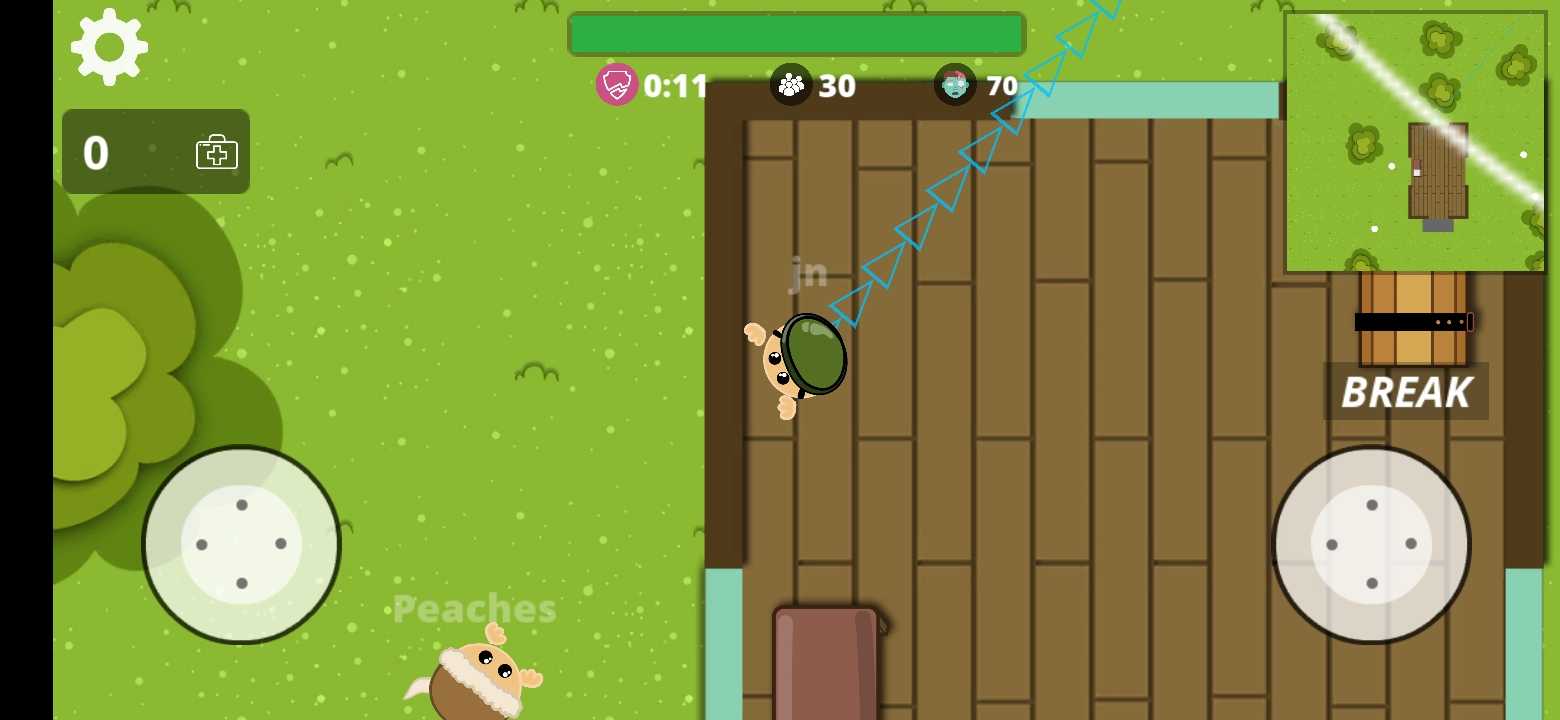Tap the left movement joystick
This screenshot has height=720, width=1560.
pos(241,544)
